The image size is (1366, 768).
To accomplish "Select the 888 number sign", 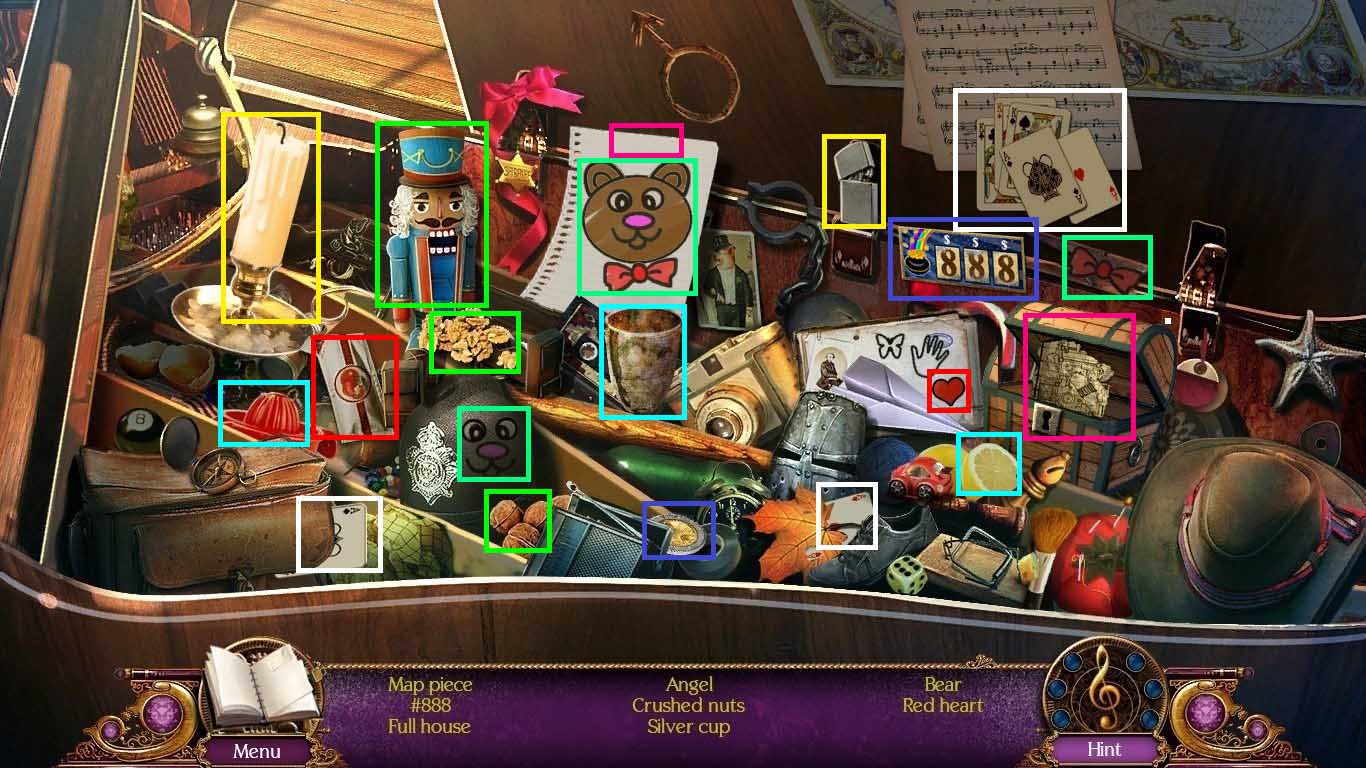I will (x=962, y=258).
